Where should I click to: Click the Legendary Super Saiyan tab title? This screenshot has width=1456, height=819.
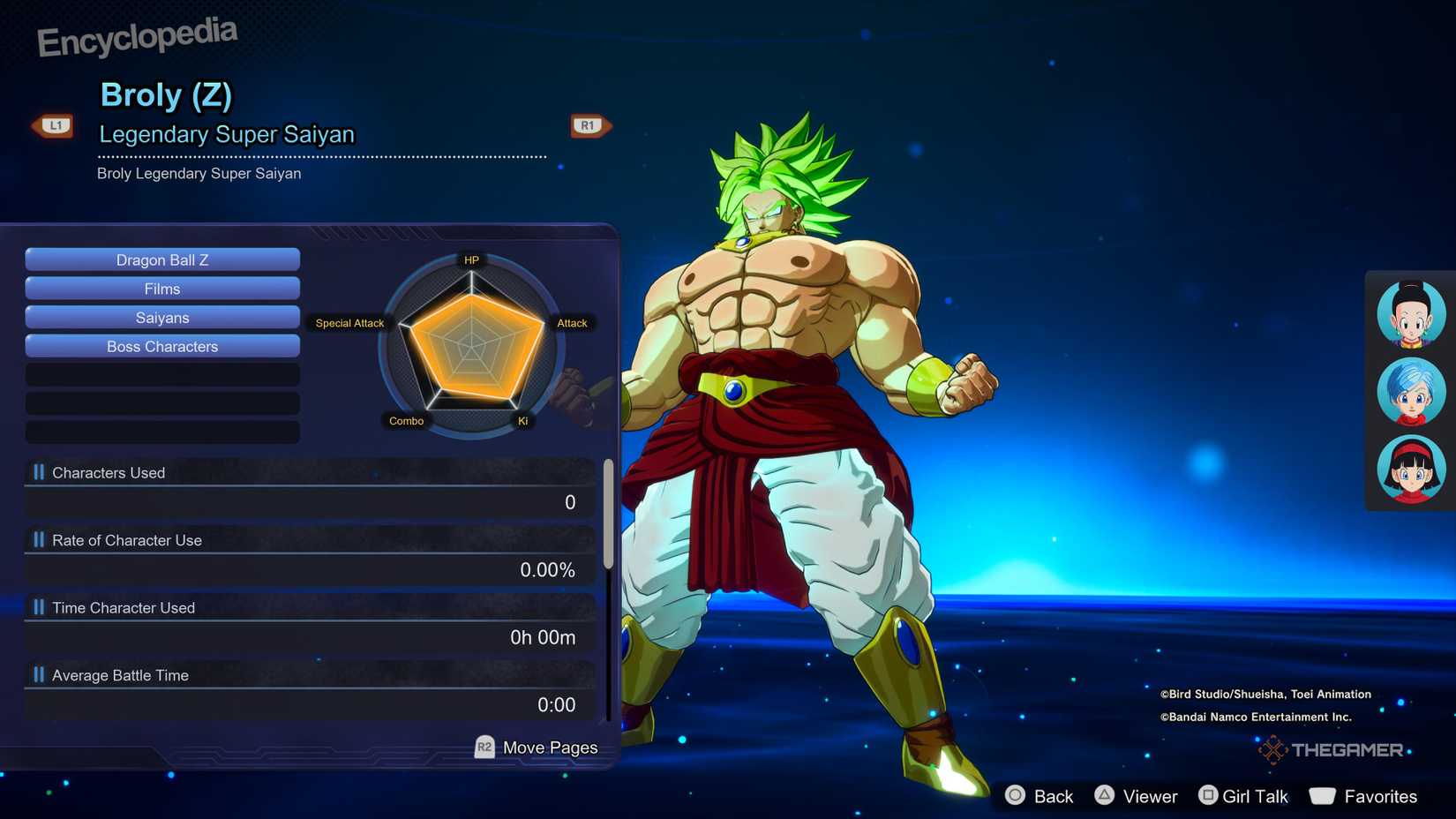tap(227, 134)
